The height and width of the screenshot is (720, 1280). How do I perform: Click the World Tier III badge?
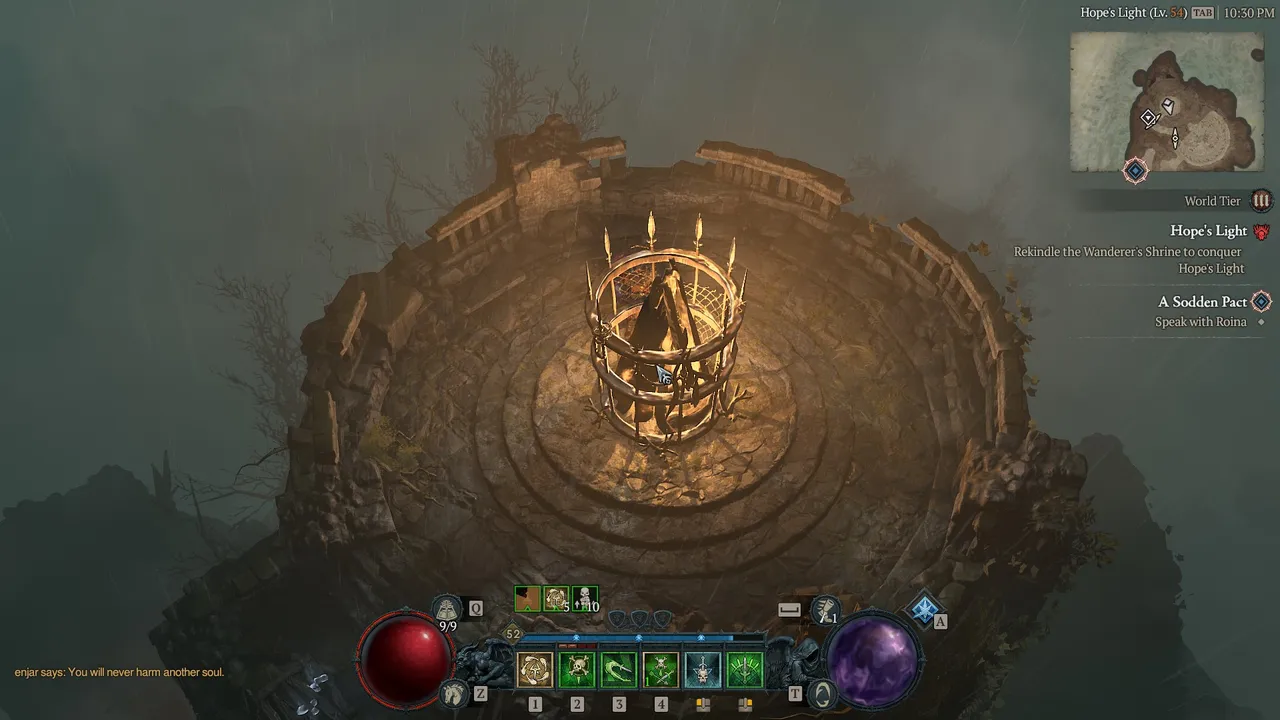[1261, 201]
